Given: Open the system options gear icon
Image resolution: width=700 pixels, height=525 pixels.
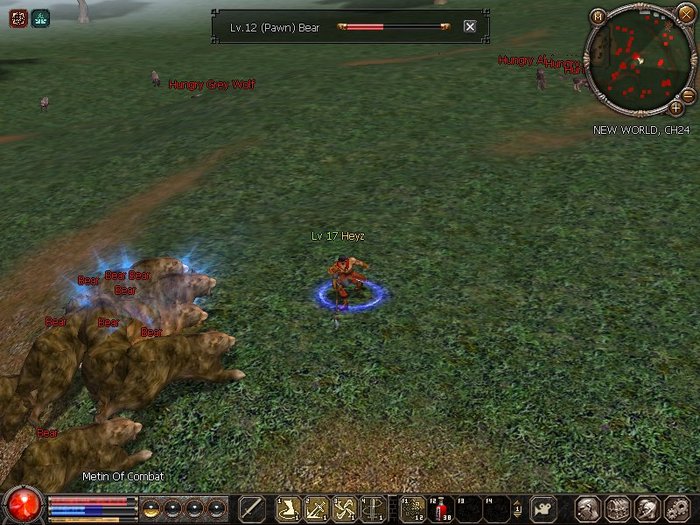Looking at the screenshot, I should pyautogui.click(x=676, y=508).
